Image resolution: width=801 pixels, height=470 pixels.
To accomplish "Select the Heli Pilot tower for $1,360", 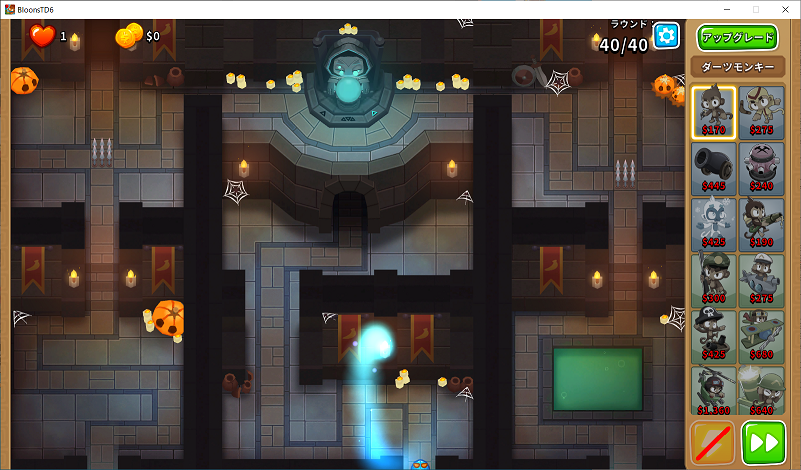I will (x=713, y=391).
